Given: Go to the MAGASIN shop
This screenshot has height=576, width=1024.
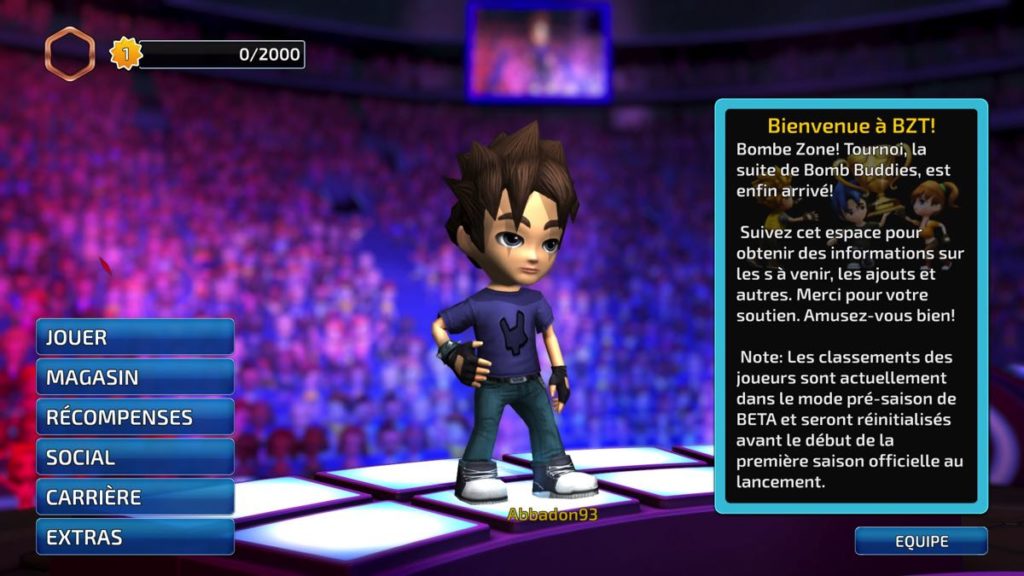Looking at the screenshot, I should tap(135, 377).
